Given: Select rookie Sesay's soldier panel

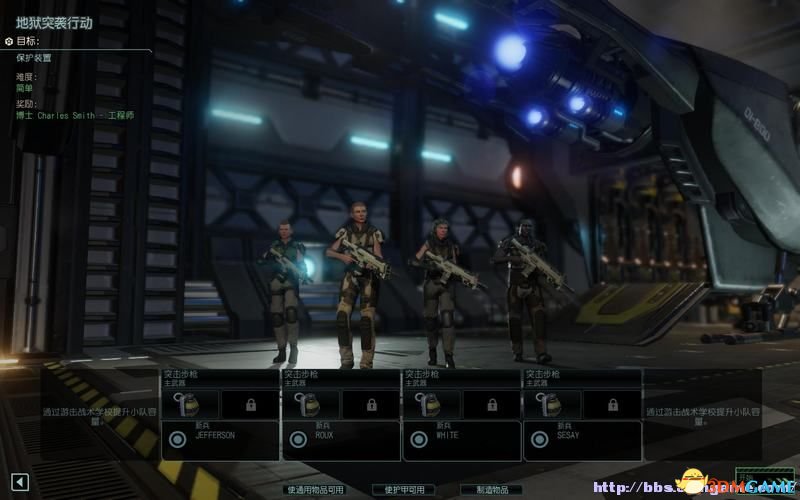Looking at the screenshot, I should 583,439.
